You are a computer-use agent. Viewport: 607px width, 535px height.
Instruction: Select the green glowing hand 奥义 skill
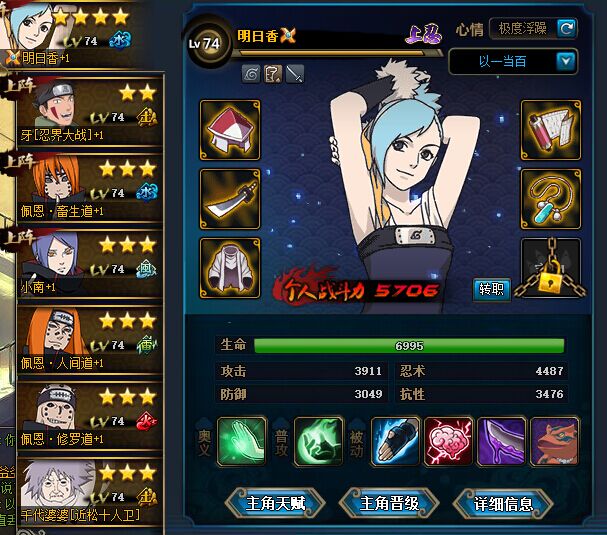[241, 441]
